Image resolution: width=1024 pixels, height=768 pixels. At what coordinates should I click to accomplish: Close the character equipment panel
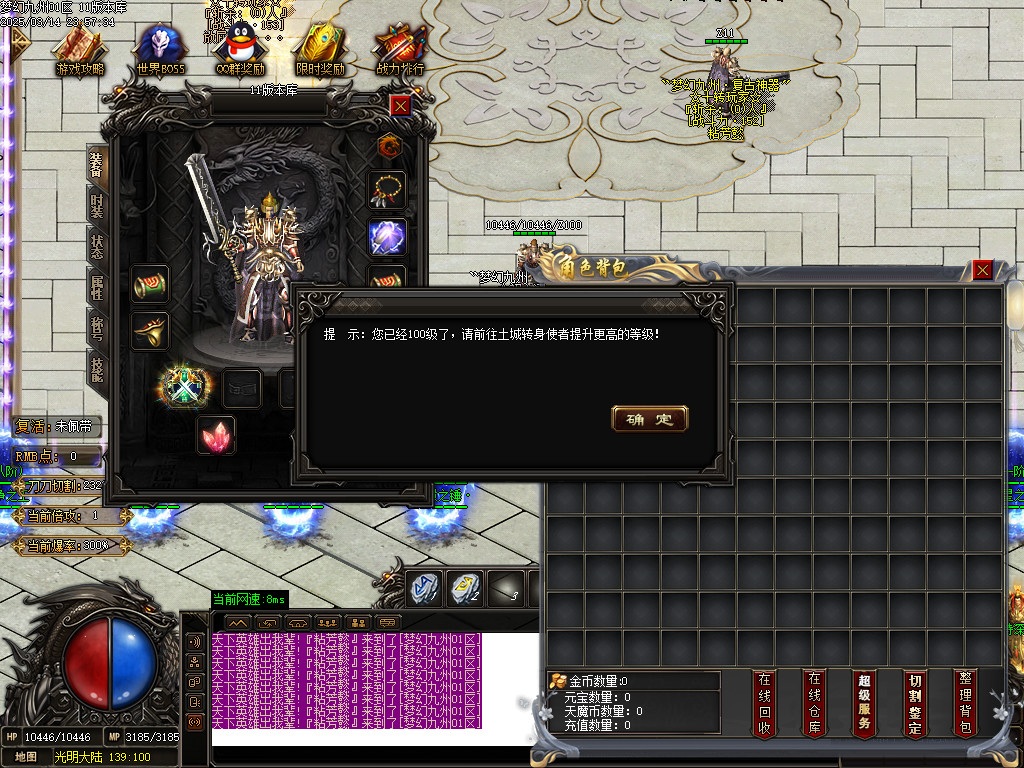pyautogui.click(x=400, y=105)
